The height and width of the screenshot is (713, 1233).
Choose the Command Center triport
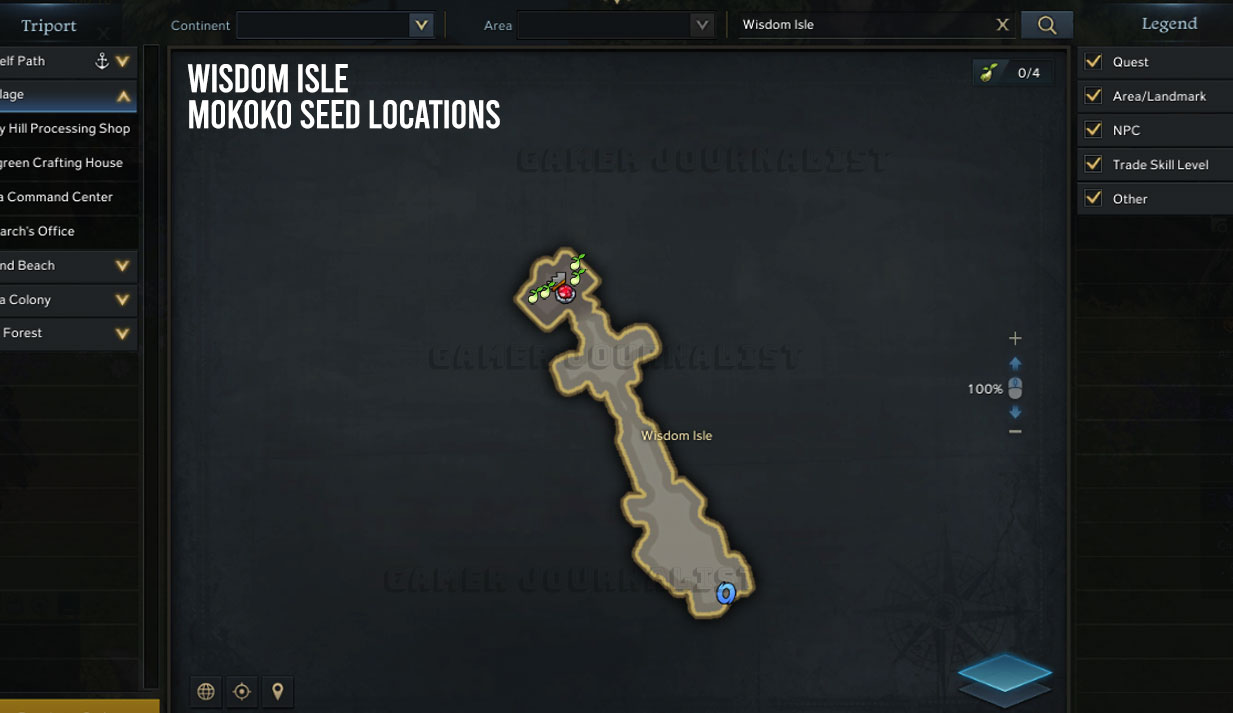click(x=58, y=197)
